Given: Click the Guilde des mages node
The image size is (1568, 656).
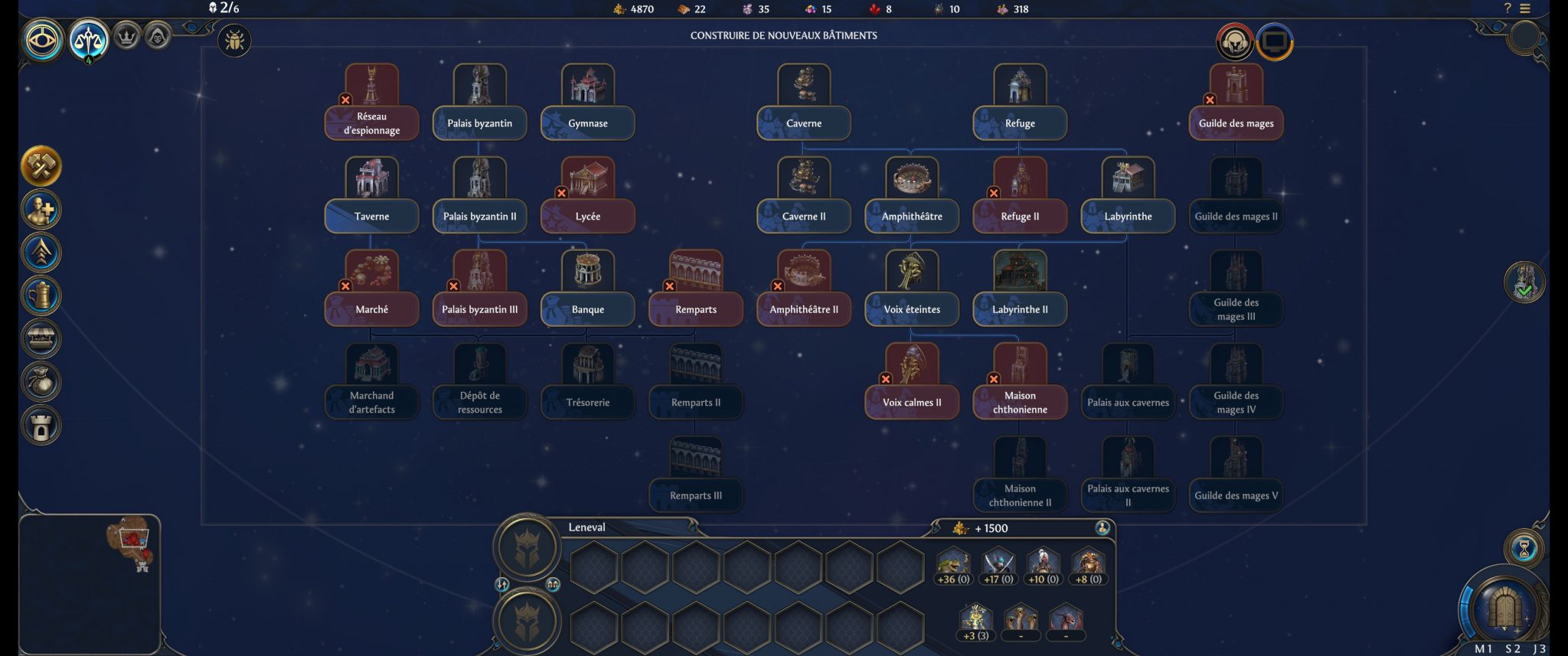Looking at the screenshot, I should (x=1236, y=122).
